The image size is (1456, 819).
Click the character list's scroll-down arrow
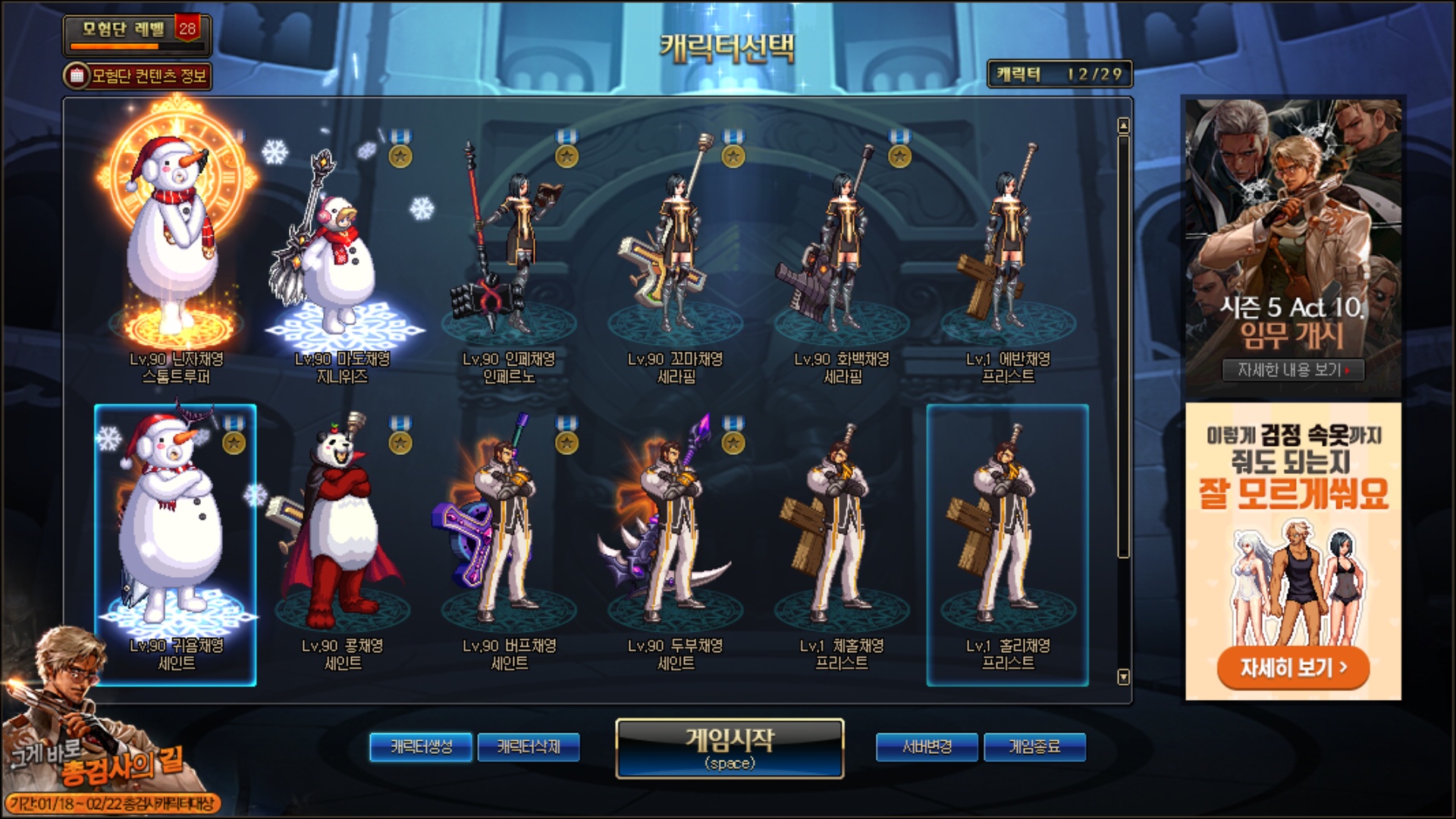pyautogui.click(x=1123, y=676)
